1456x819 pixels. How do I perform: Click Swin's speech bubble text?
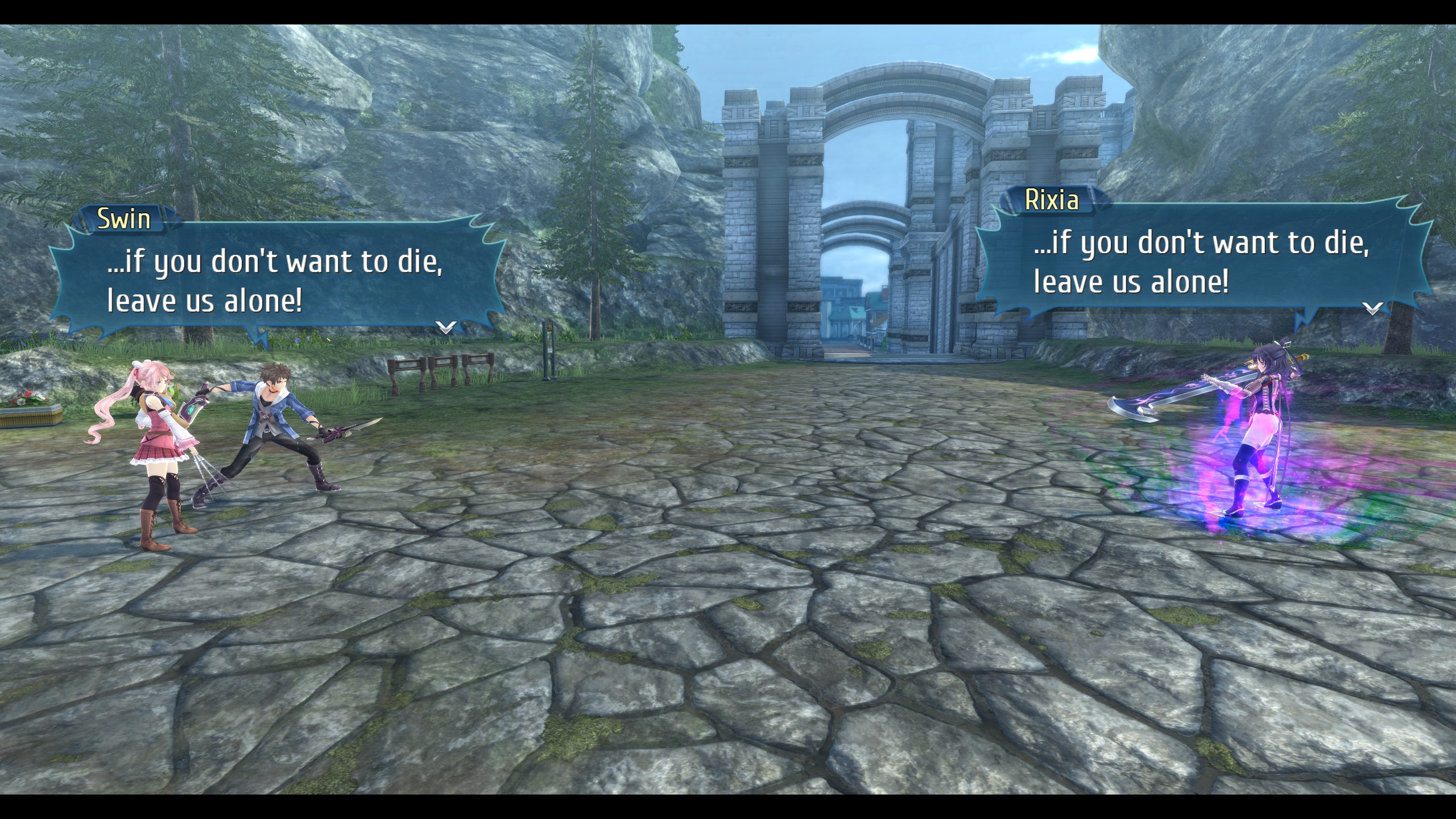click(275, 281)
